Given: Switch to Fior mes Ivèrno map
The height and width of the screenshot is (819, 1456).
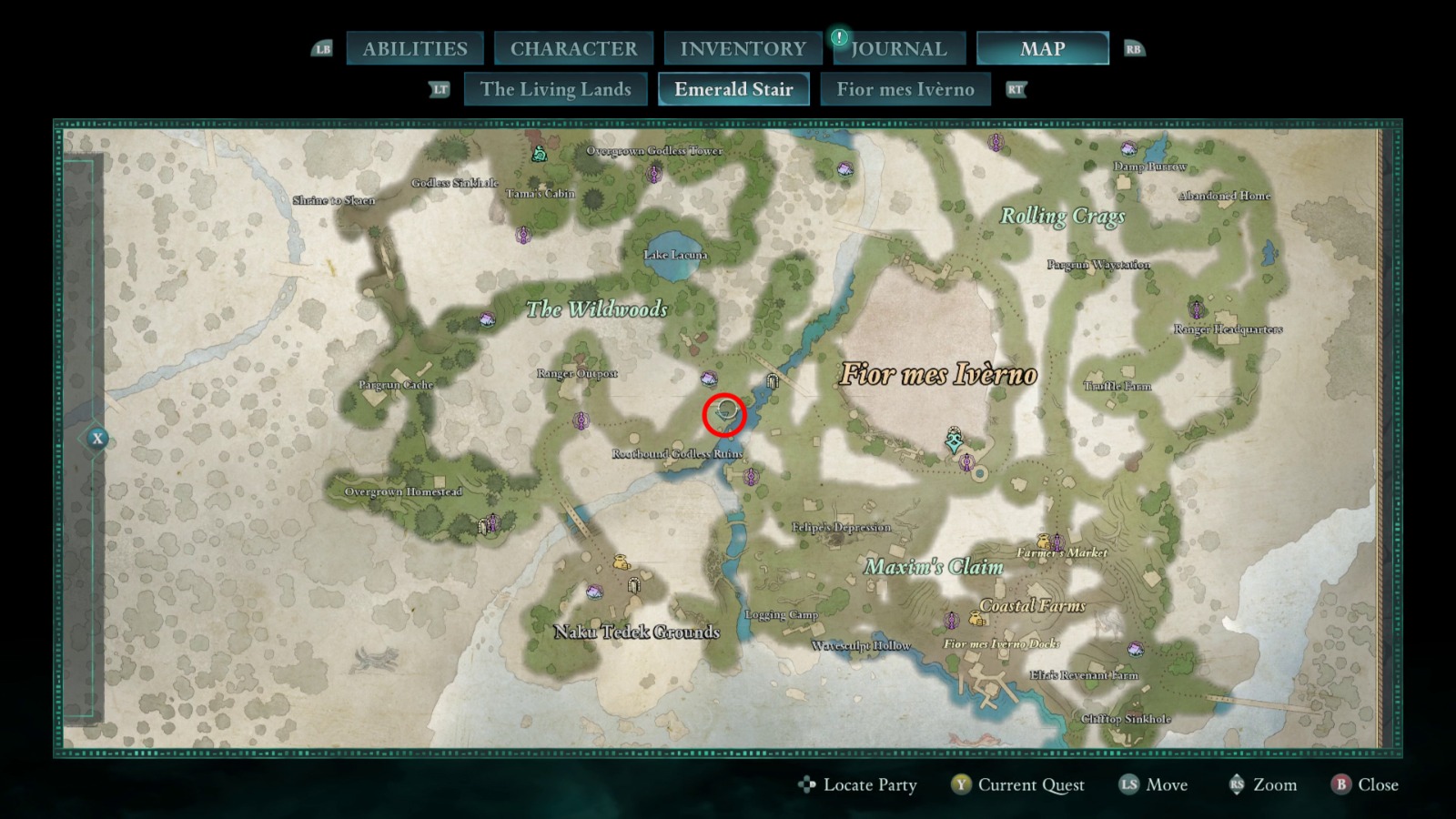Looking at the screenshot, I should click(x=905, y=89).
